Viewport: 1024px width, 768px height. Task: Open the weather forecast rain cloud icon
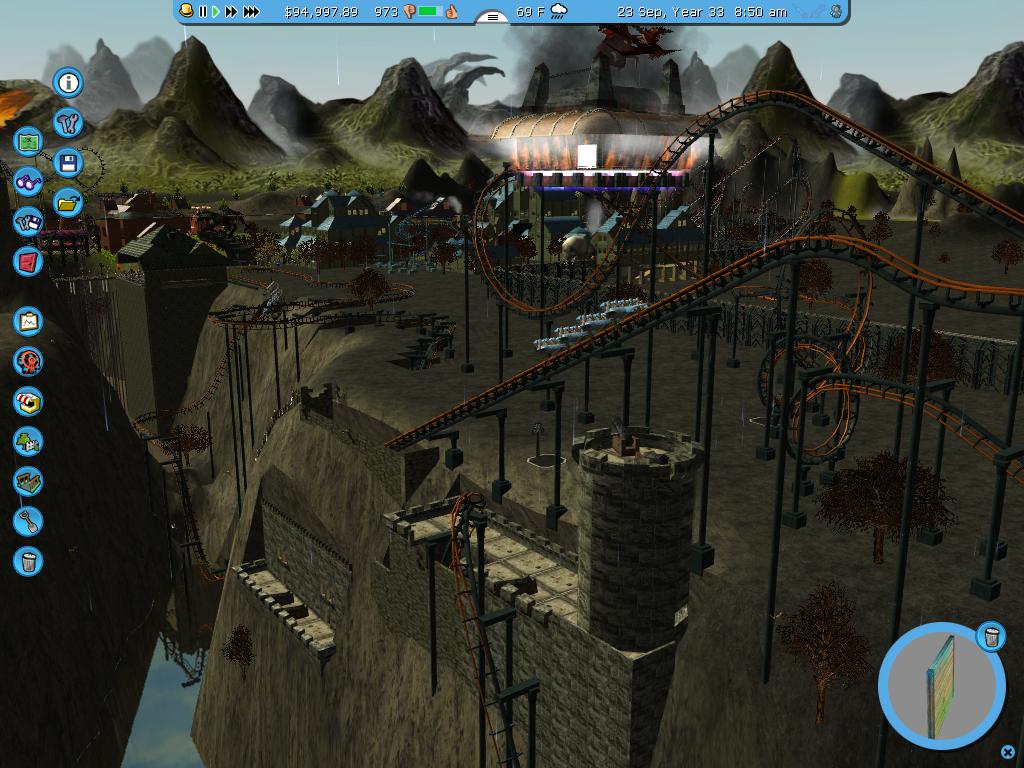tap(558, 12)
